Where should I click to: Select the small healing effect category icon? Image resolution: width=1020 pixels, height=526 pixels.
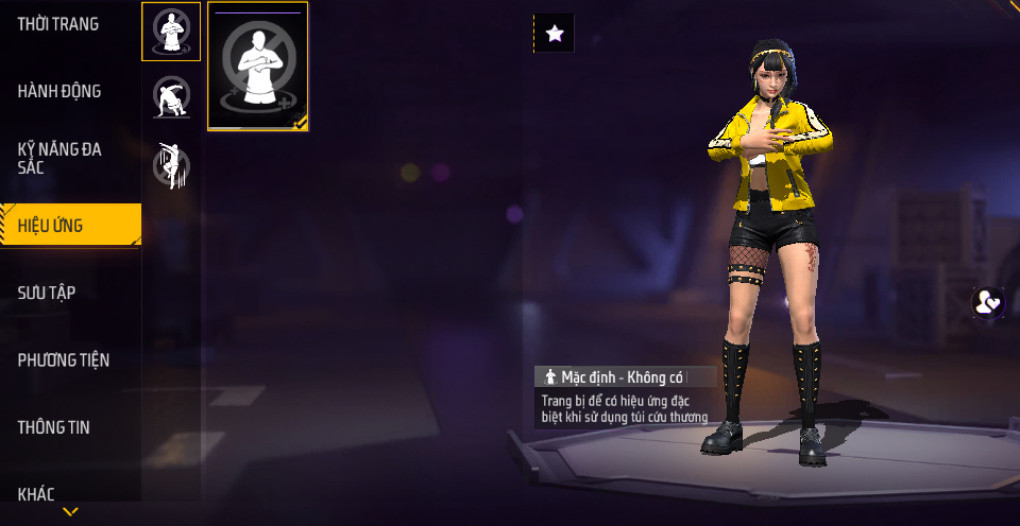coord(171,31)
